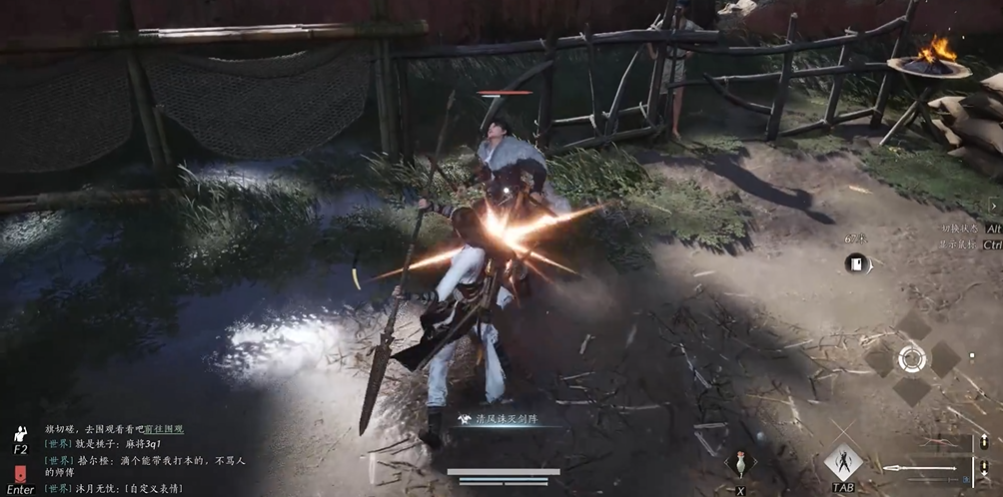Image resolution: width=1003 pixels, height=497 pixels.
Task: Click the door waypoint marker showing 67米
Action: (x=856, y=263)
